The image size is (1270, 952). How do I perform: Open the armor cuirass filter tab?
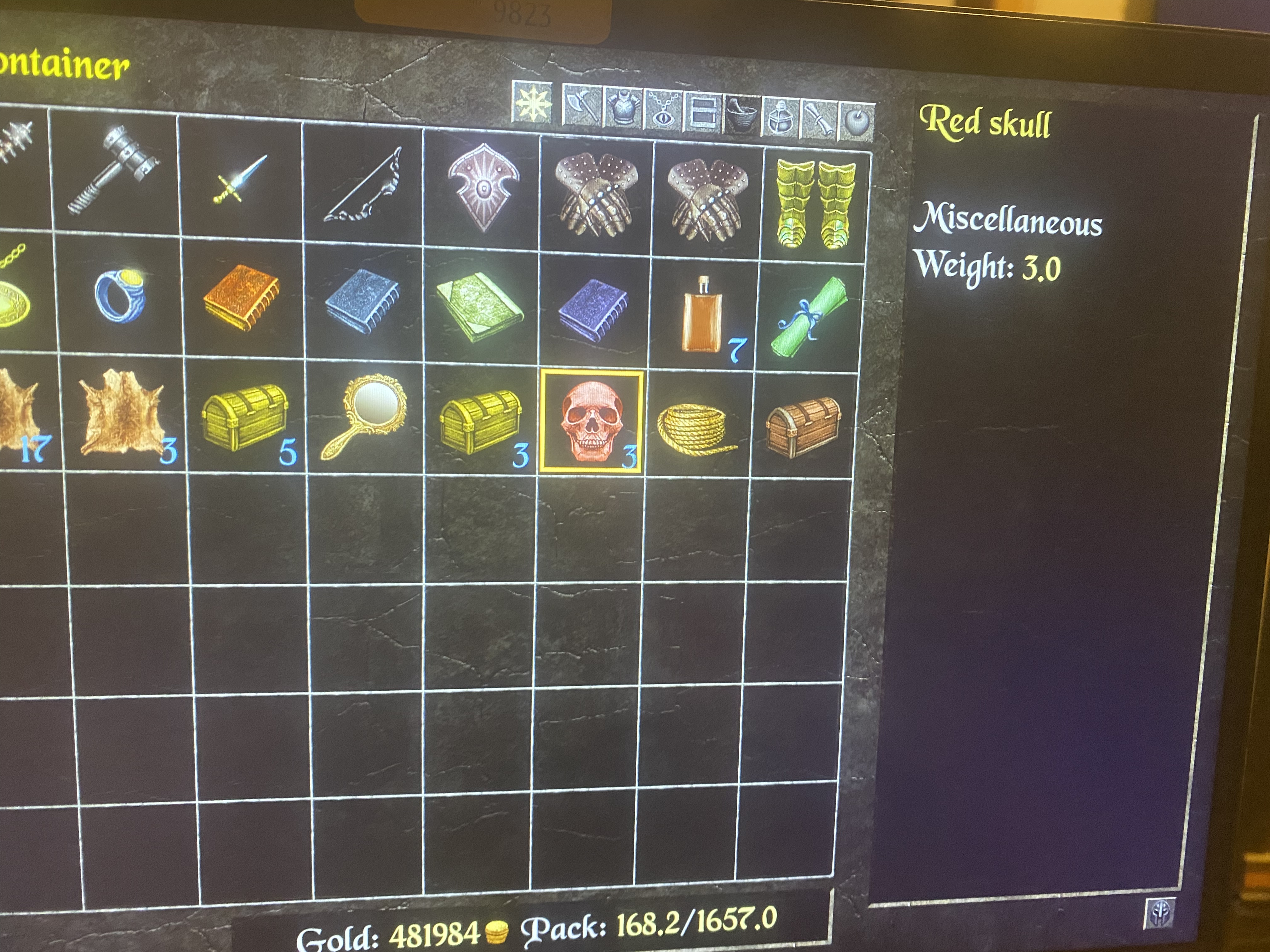coord(624,108)
